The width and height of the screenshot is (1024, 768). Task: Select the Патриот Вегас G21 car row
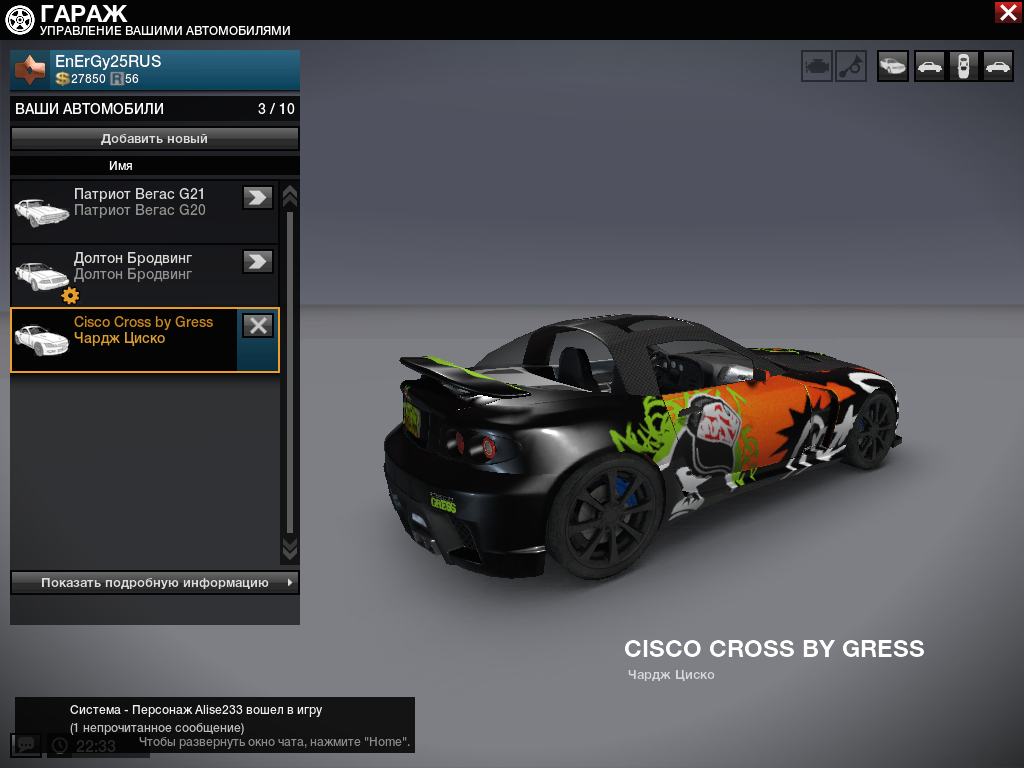[x=130, y=212]
